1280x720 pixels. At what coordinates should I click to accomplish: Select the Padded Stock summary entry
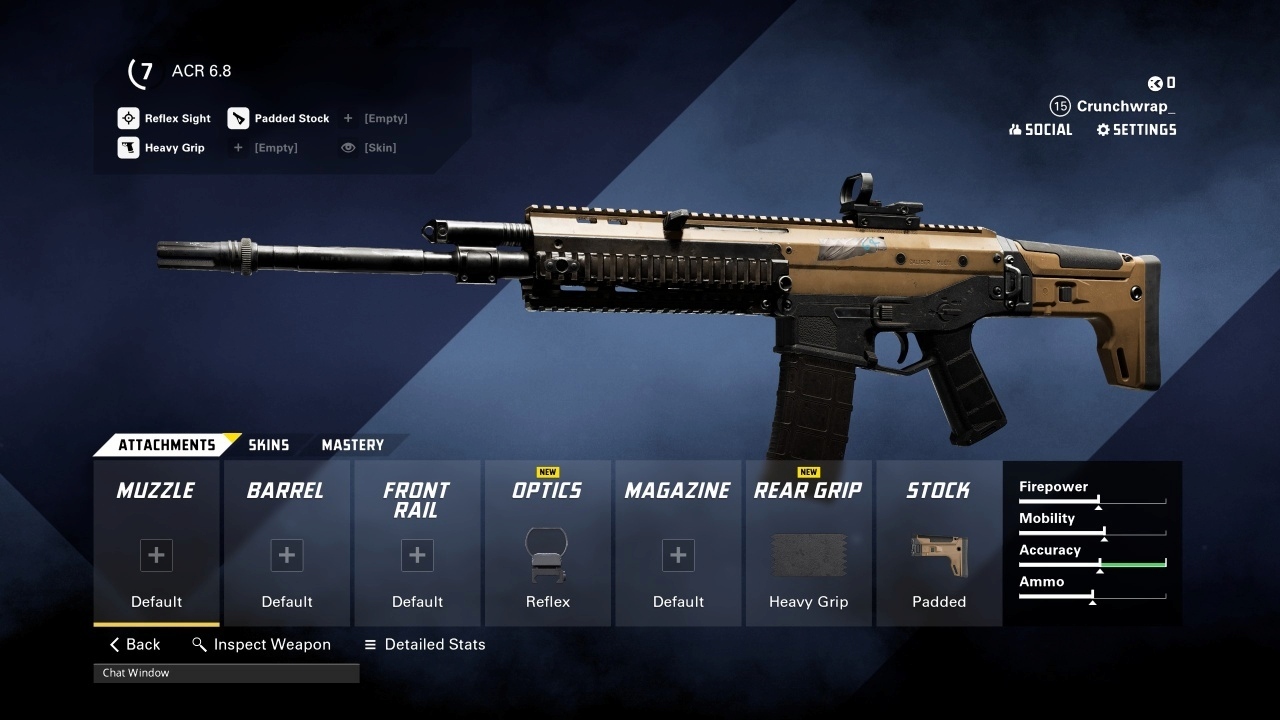pyautogui.click(x=278, y=118)
